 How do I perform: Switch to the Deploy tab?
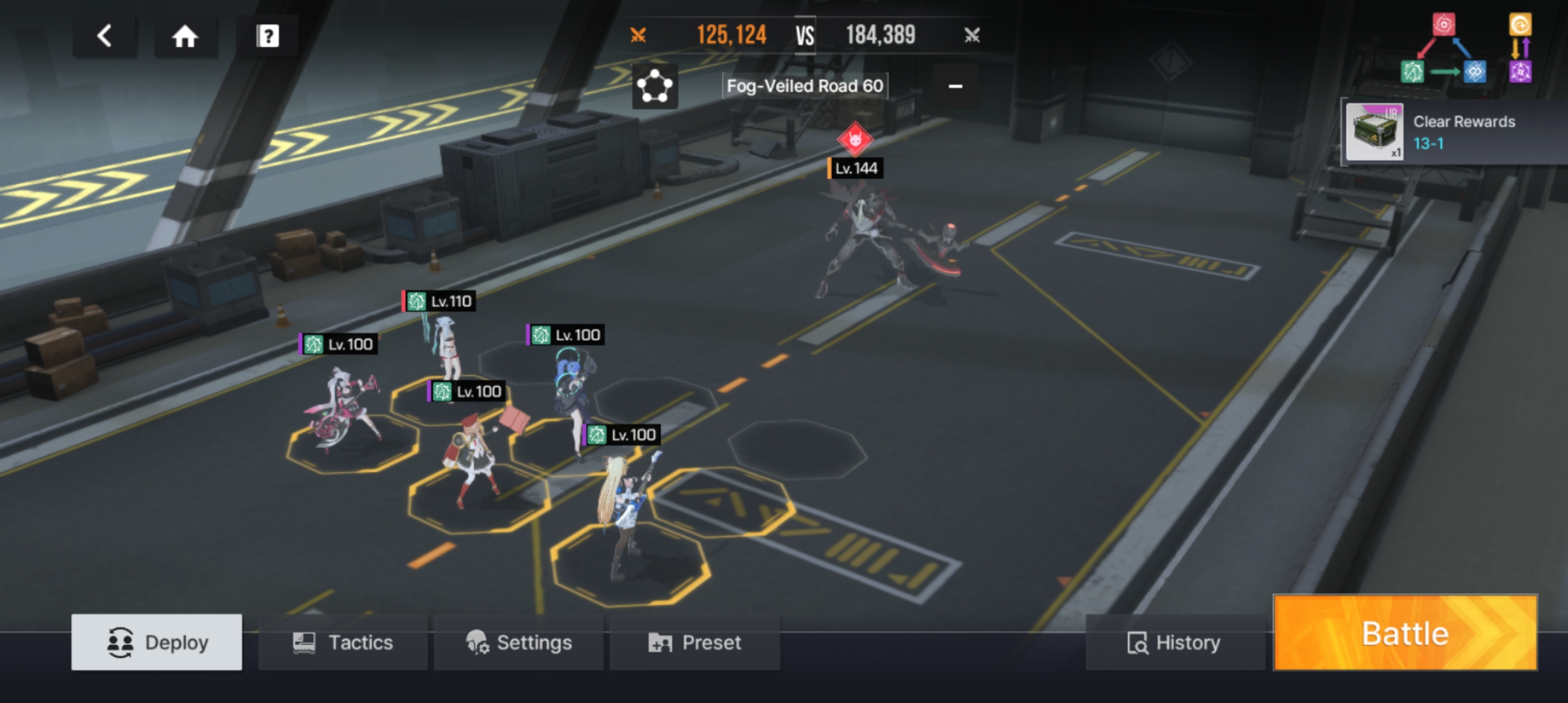(x=157, y=642)
